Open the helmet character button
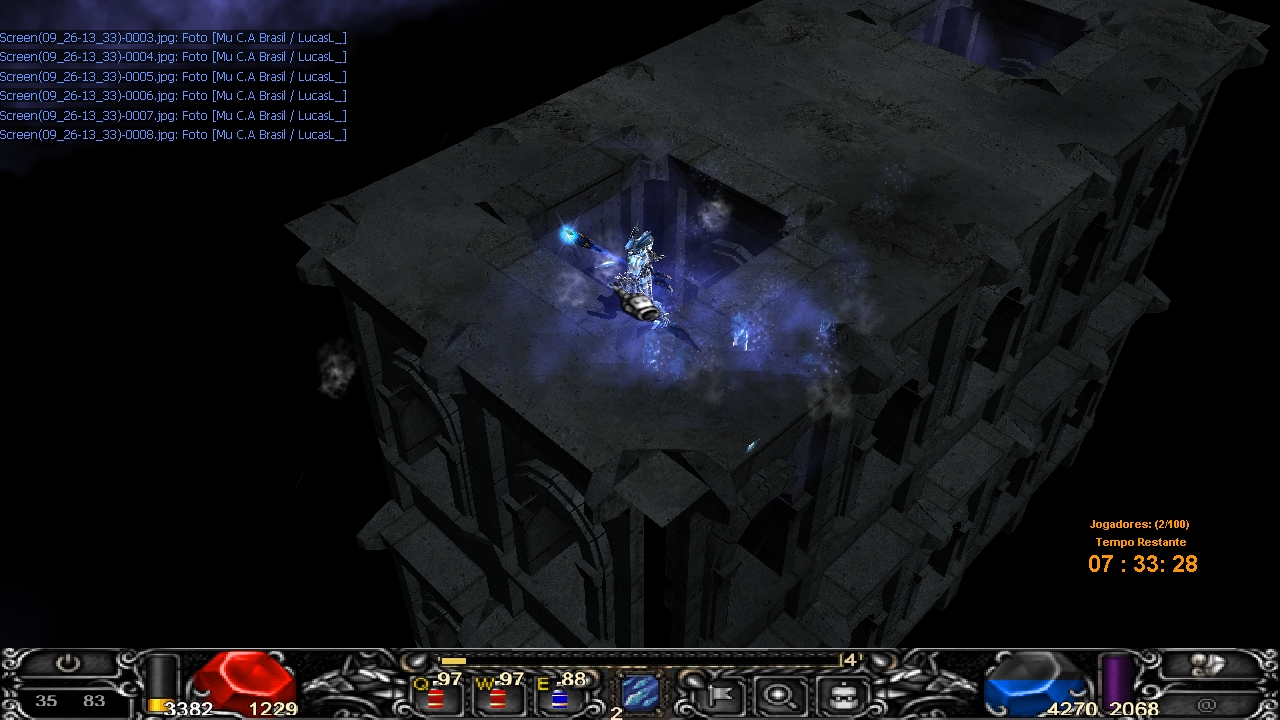 click(x=840, y=693)
